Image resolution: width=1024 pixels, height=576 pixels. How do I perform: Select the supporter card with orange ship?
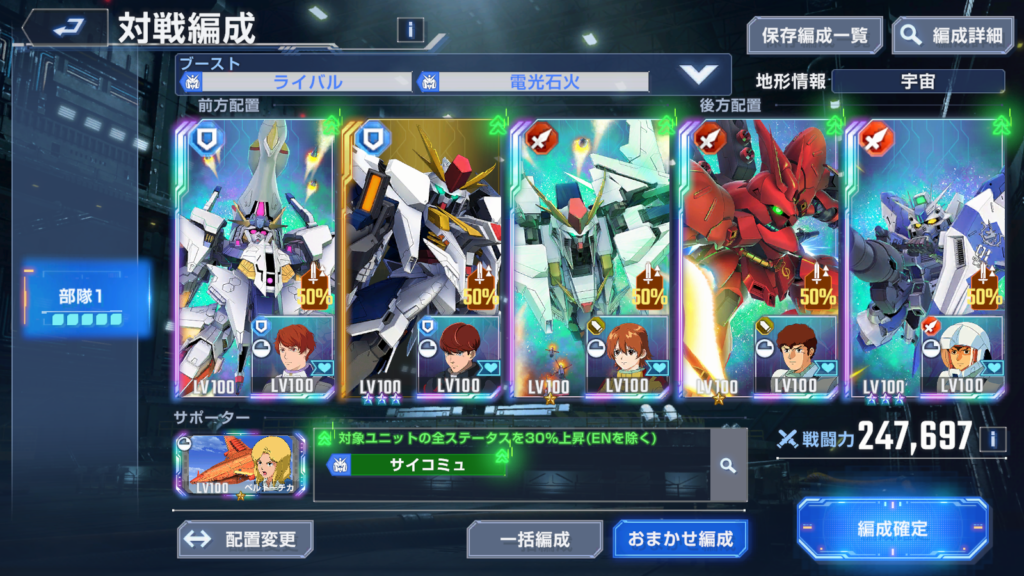click(240, 466)
